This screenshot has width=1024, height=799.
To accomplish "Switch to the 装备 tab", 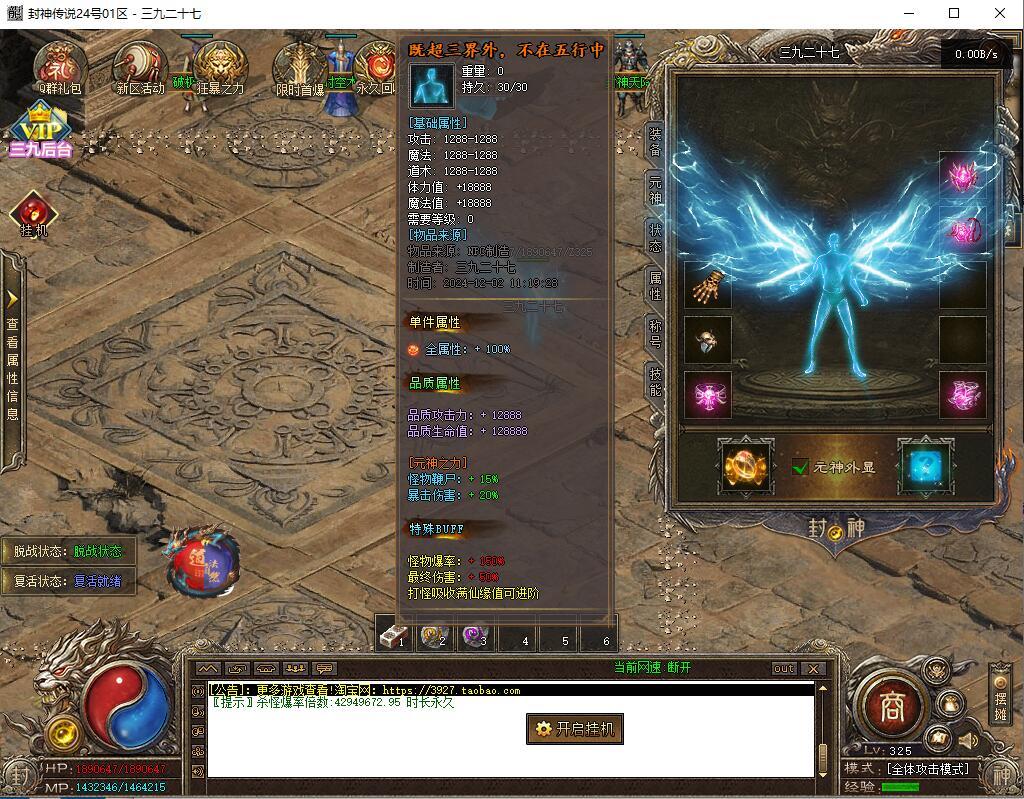I will coord(655,143).
